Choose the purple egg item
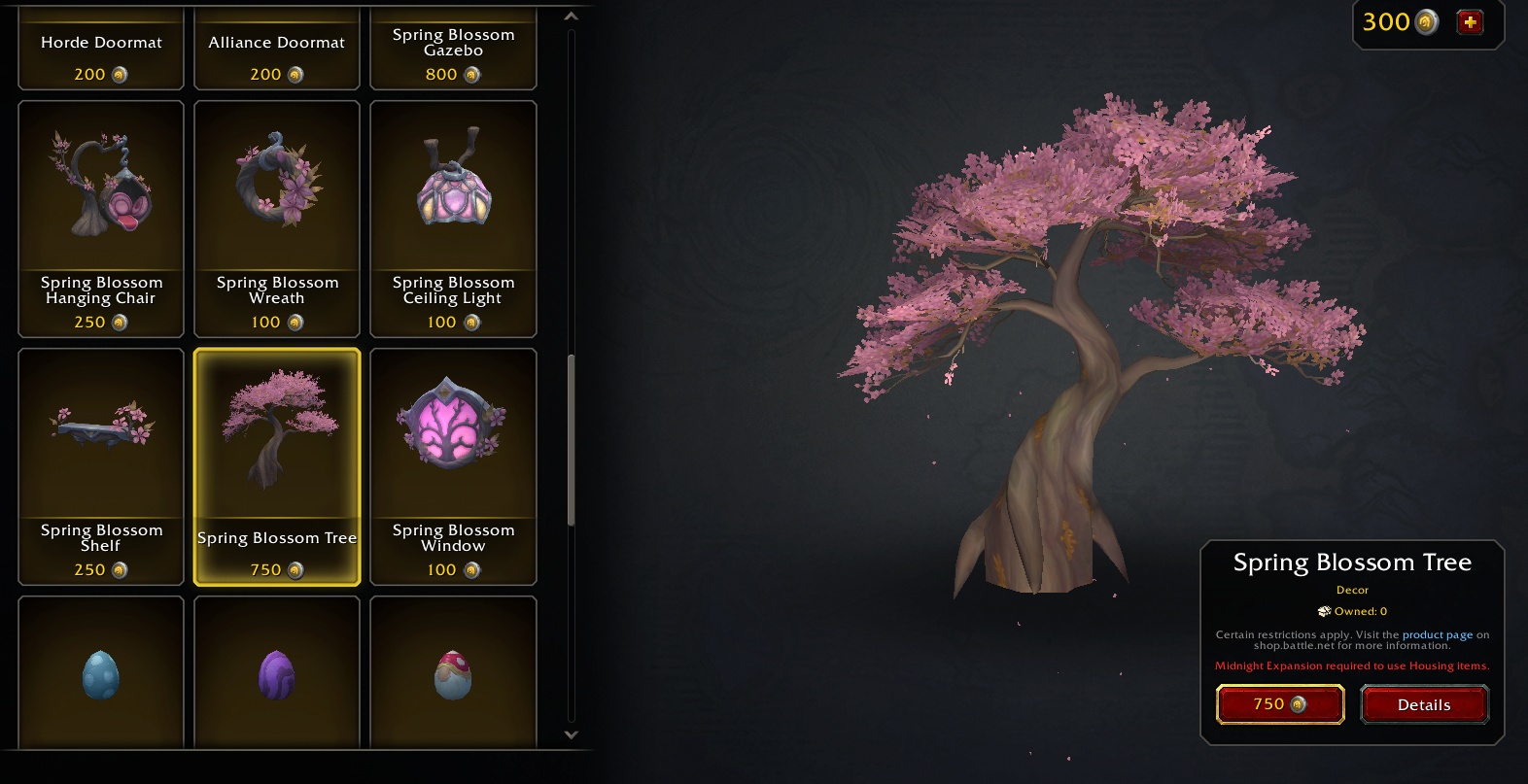Viewport: 1528px width, 784px height. tap(277, 673)
